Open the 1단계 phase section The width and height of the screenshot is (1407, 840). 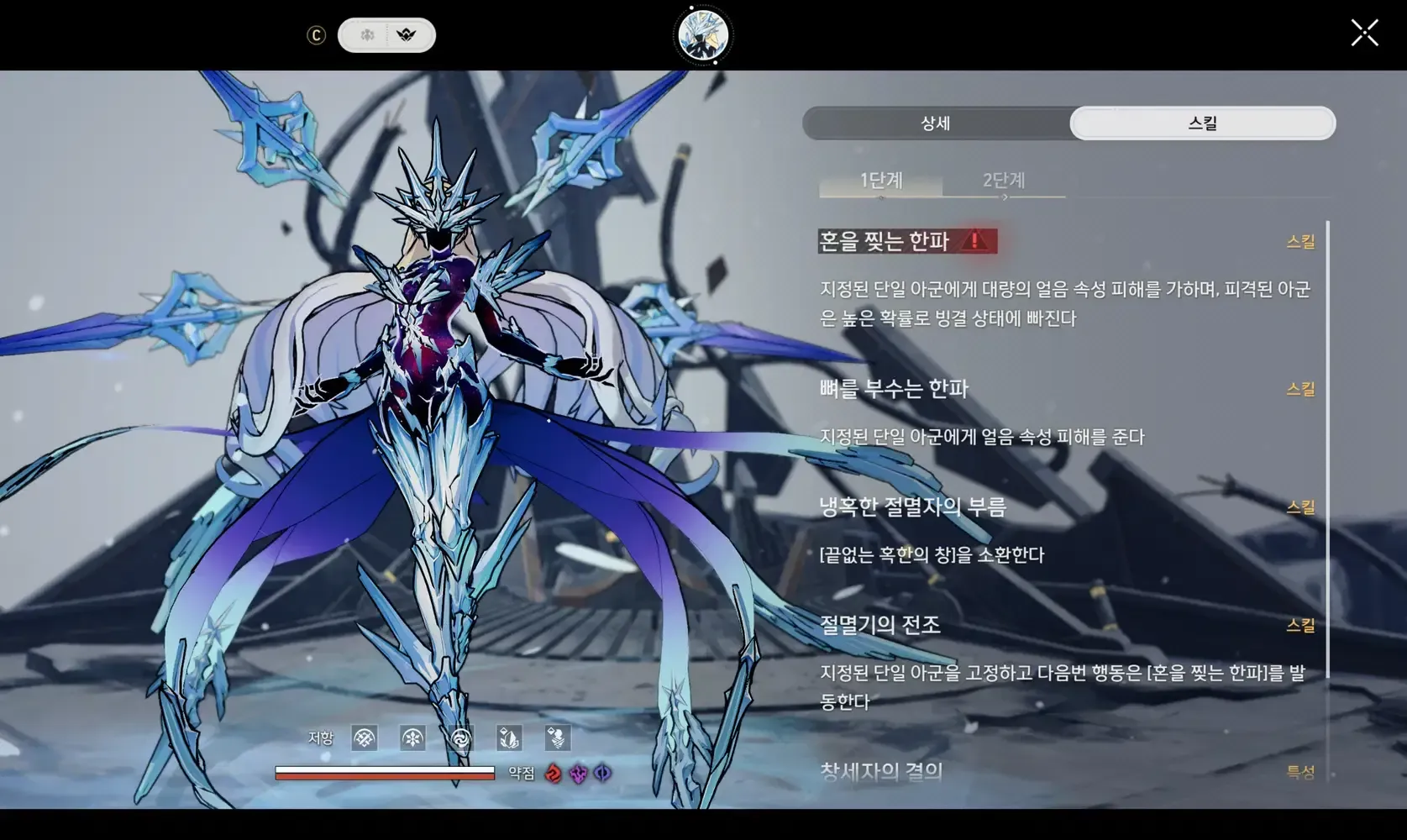coord(880,180)
